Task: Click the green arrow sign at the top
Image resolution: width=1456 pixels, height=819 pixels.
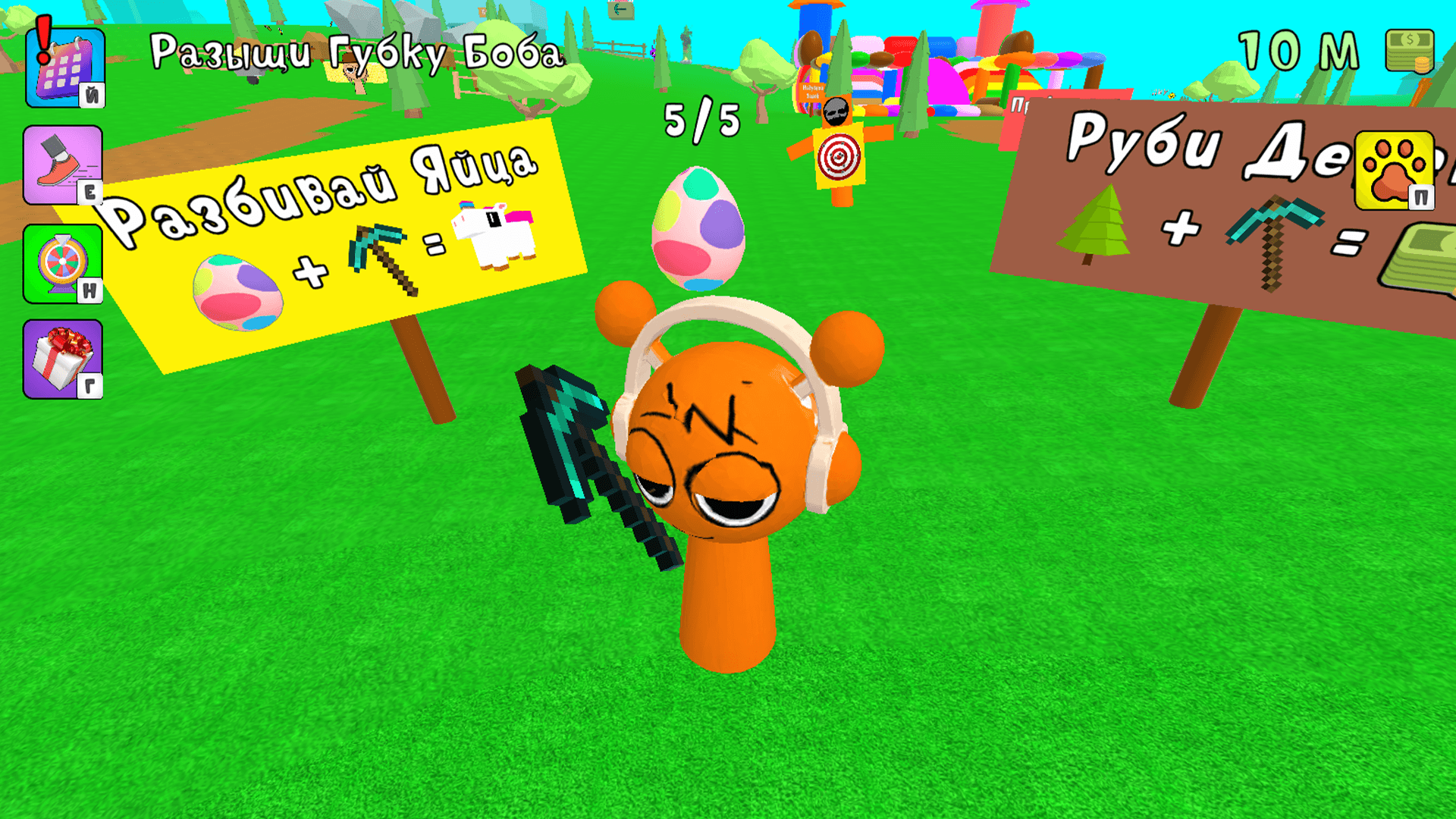Action: coord(620,11)
